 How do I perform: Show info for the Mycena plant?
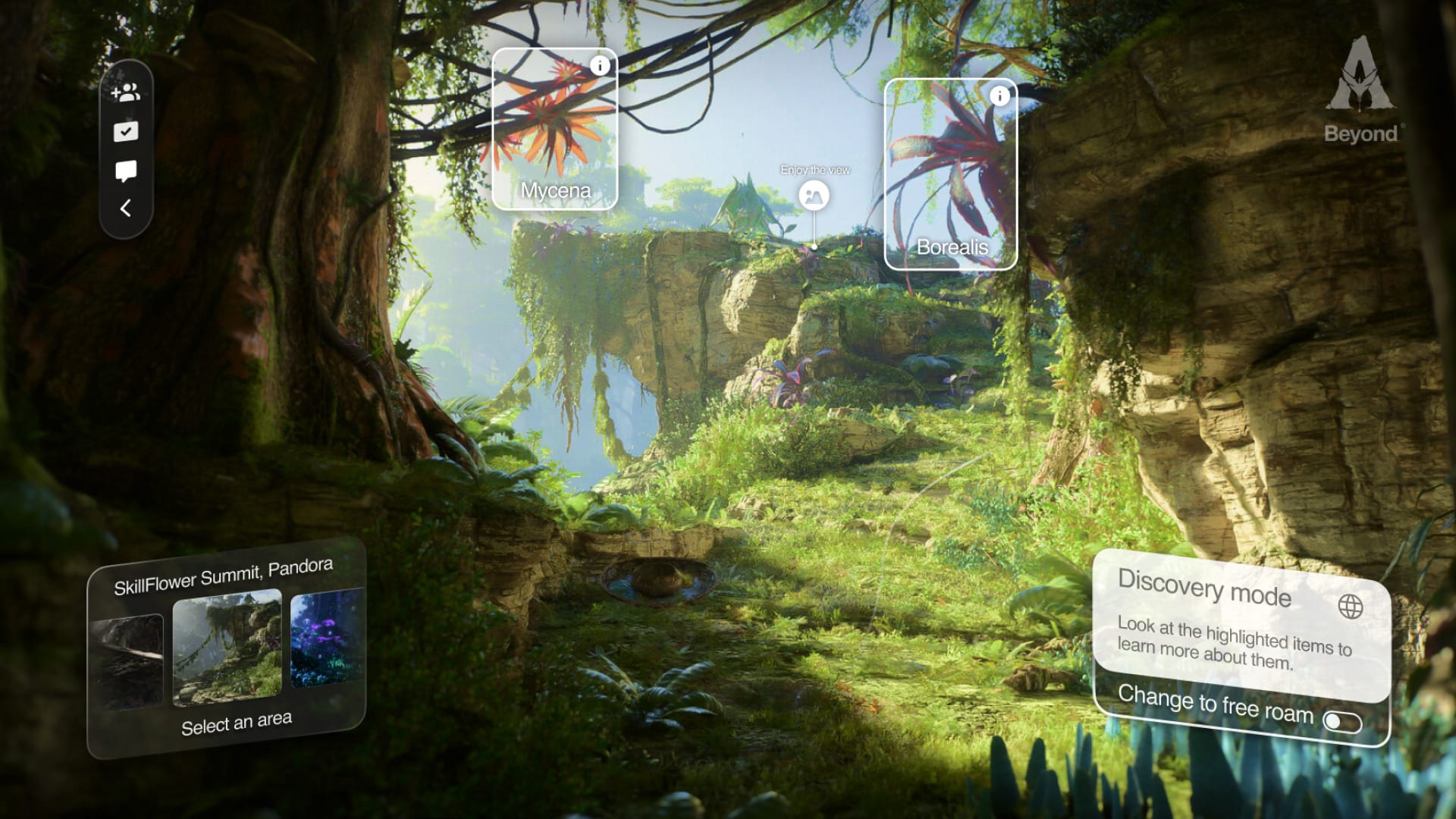pos(600,66)
